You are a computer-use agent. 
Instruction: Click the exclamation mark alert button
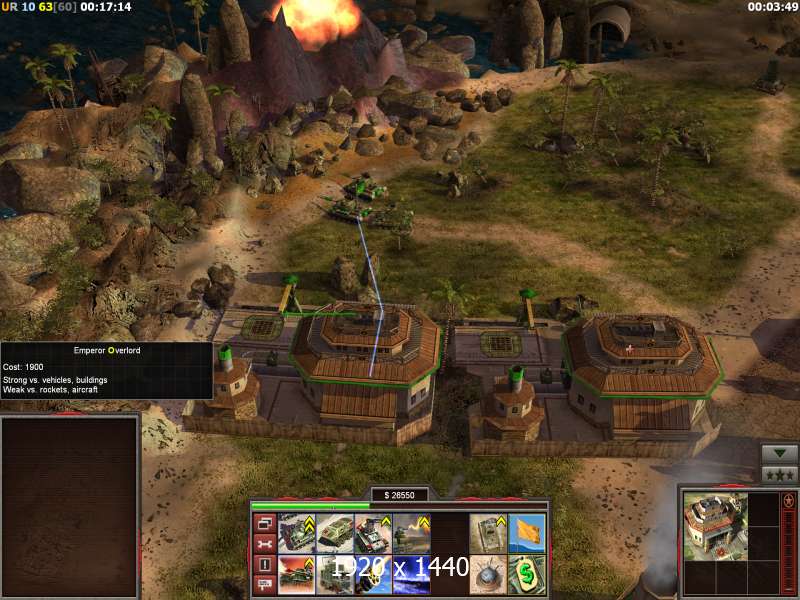point(266,564)
